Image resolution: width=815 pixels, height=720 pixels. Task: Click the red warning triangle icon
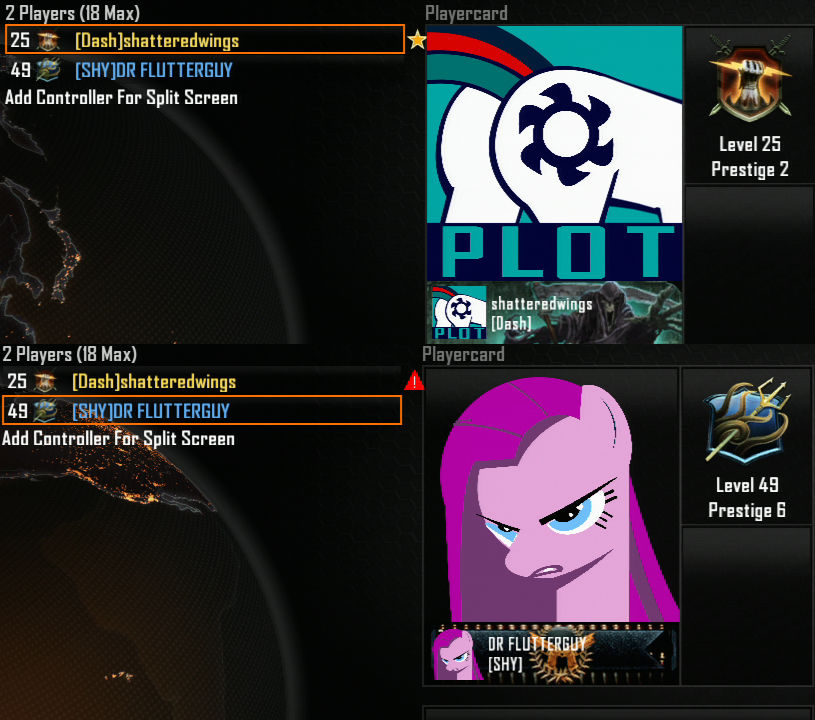(x=414, y=381)
